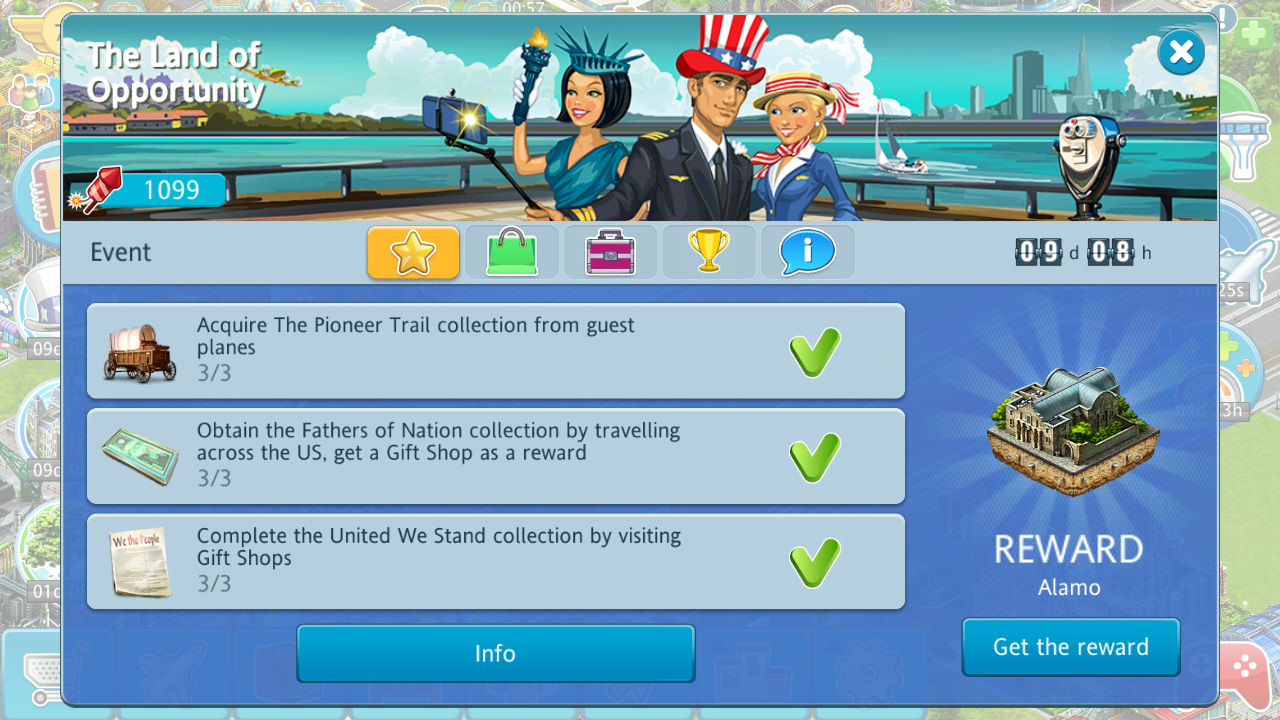Image resolution: width=1280 pixels, height=720 pixels.
Task: Open the green shopping bag tab
Action: point(511,252)
